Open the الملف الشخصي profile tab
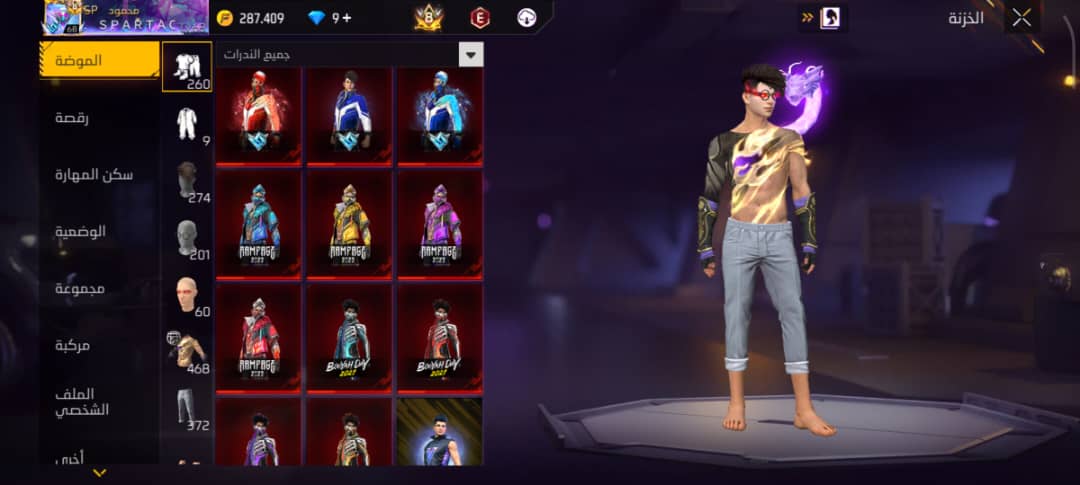This screenshot has width=1080, height=485. [99, 401]
